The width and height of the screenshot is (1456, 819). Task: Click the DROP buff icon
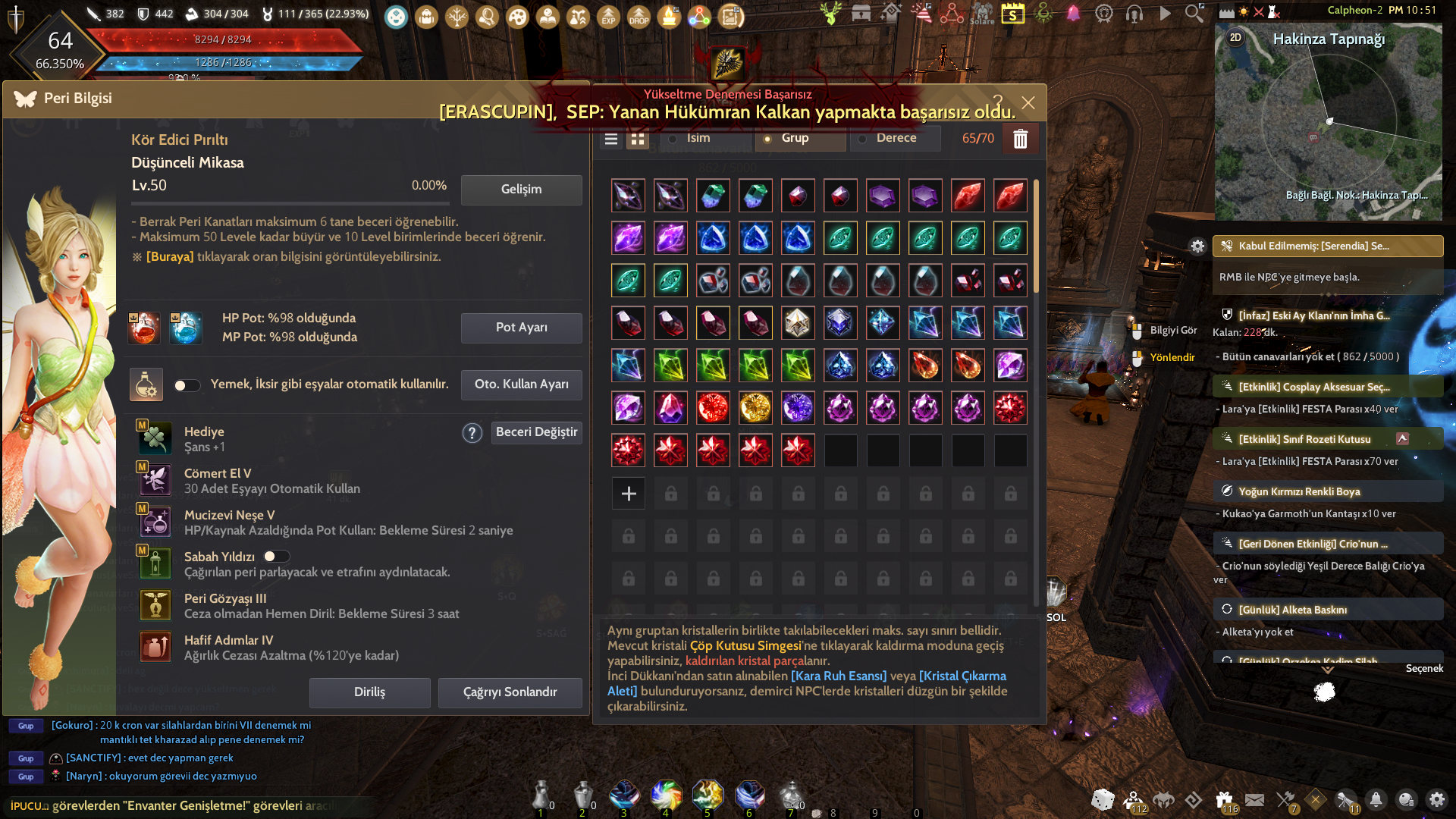639,17
